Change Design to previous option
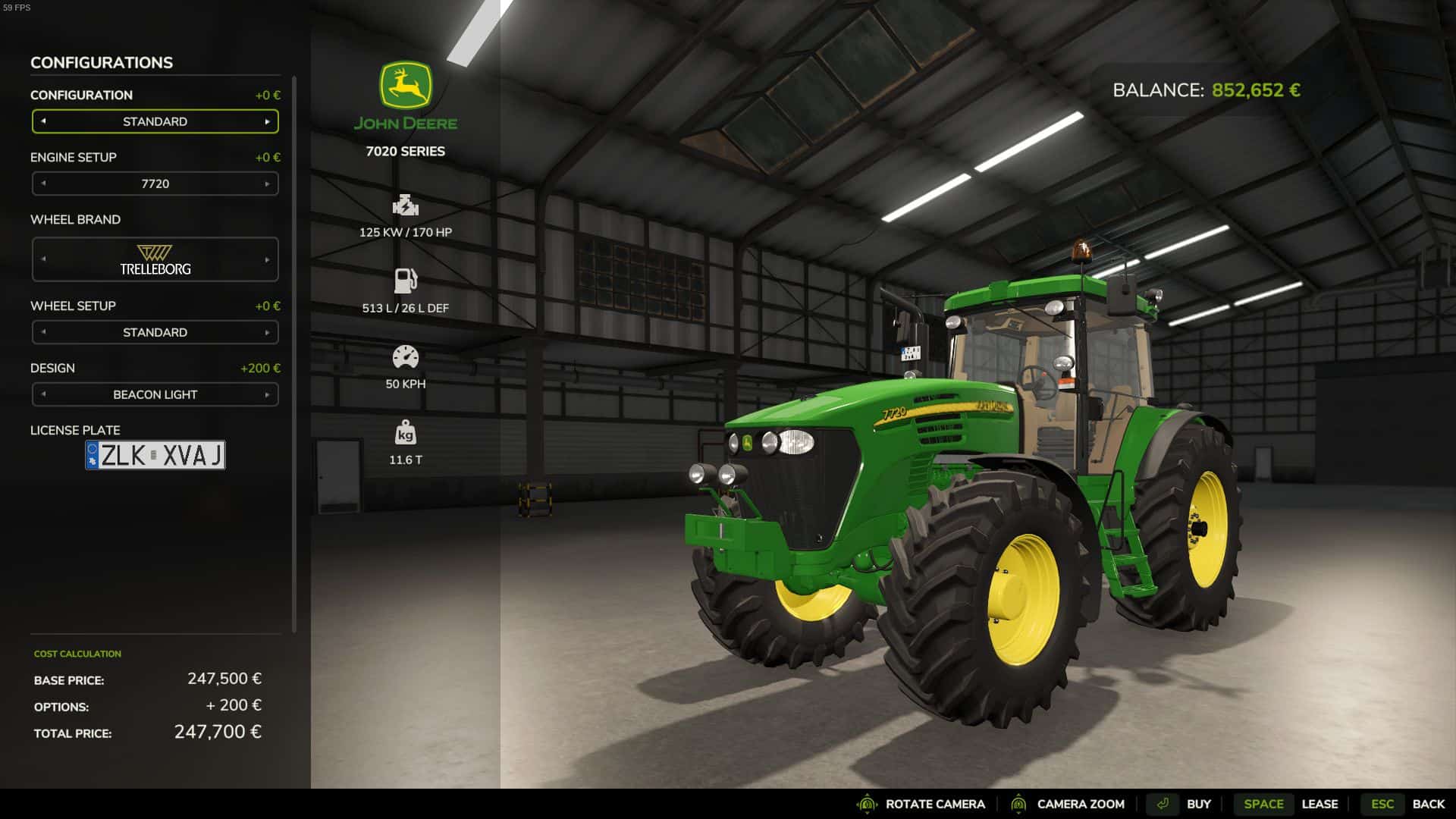This screenshot has width=1456, height=819. coord(43,394)
